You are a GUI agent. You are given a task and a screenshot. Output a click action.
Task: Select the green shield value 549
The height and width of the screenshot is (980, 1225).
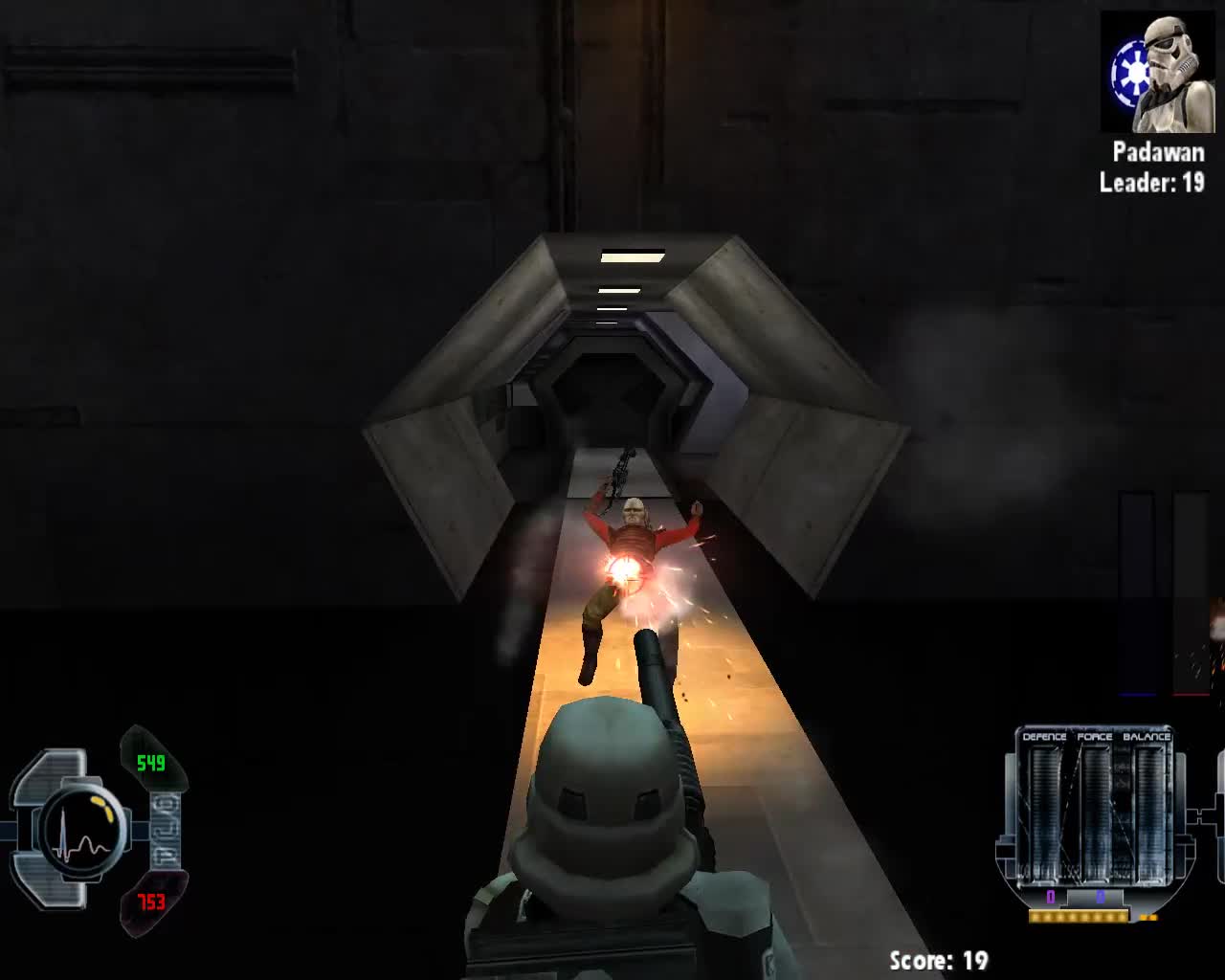click(150, 763)
